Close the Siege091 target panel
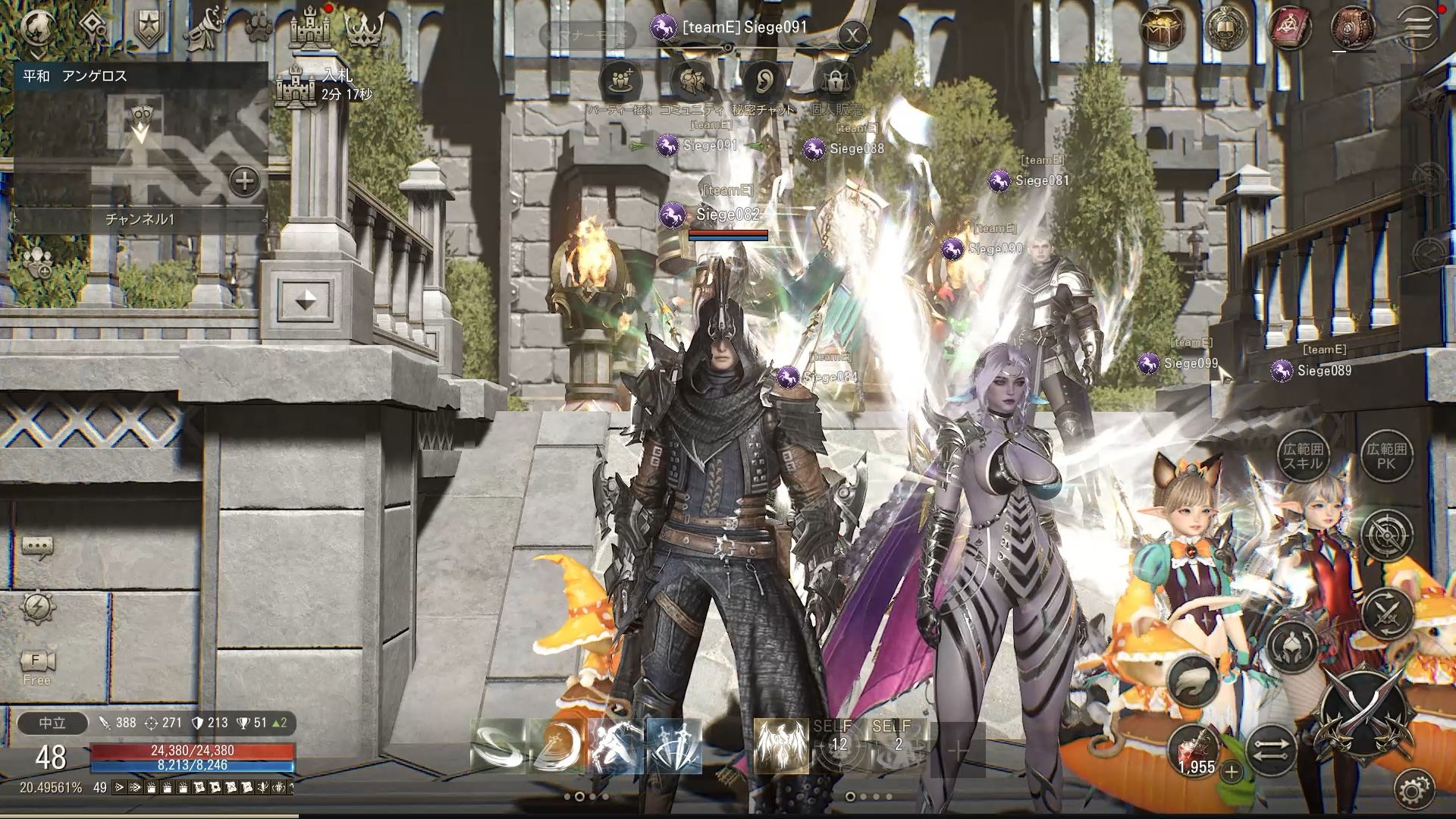 point(854,35)
